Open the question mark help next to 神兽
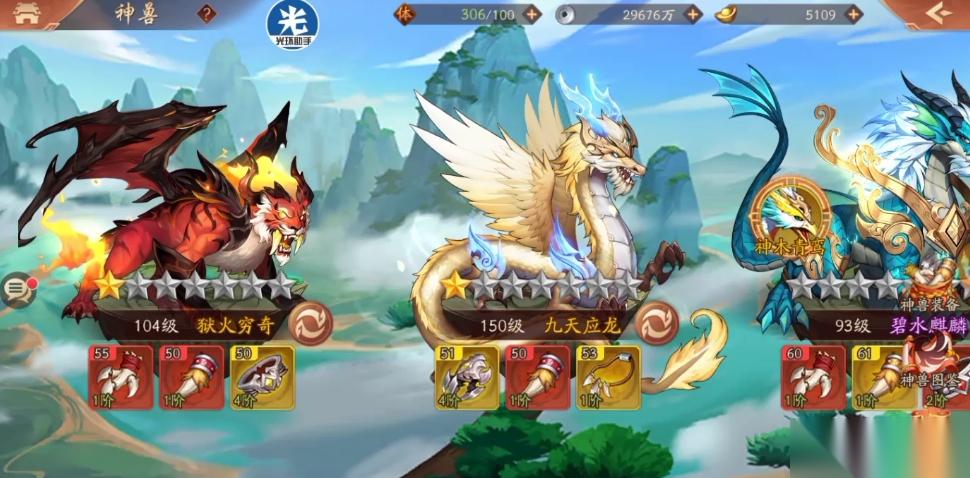 207,14
